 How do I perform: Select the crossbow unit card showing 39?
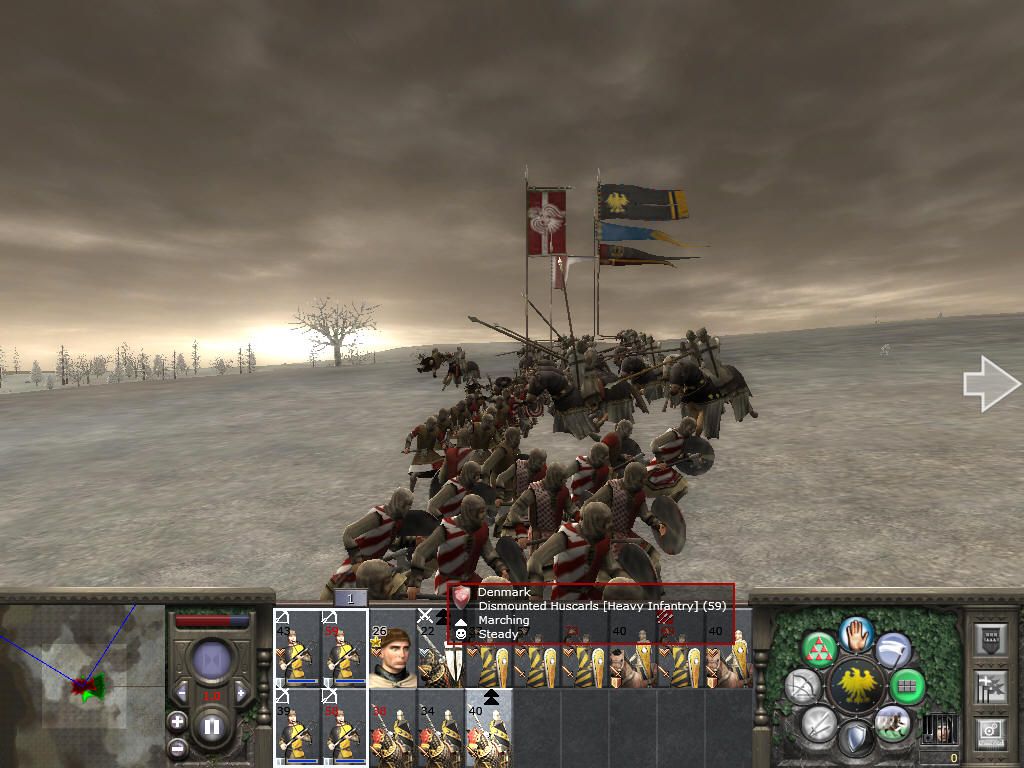pos(297,727)
